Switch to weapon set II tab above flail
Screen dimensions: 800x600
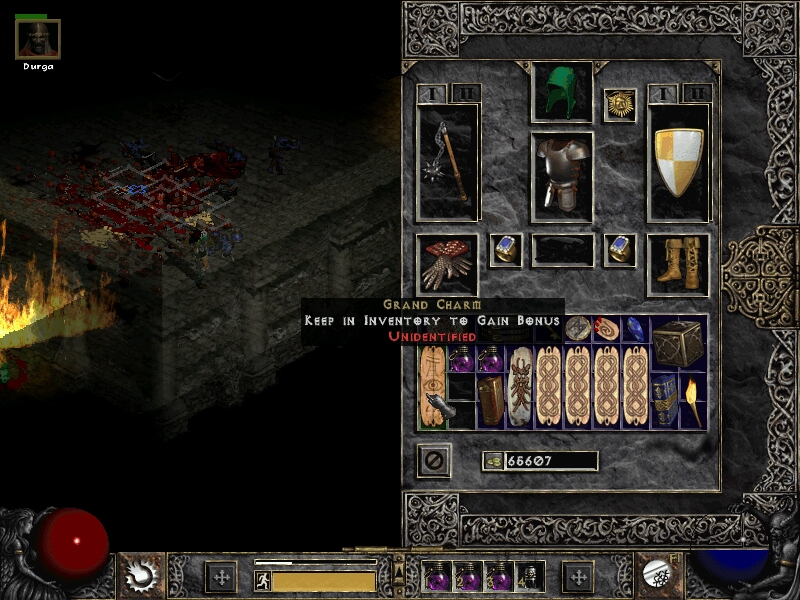click(x=465, y=93)
